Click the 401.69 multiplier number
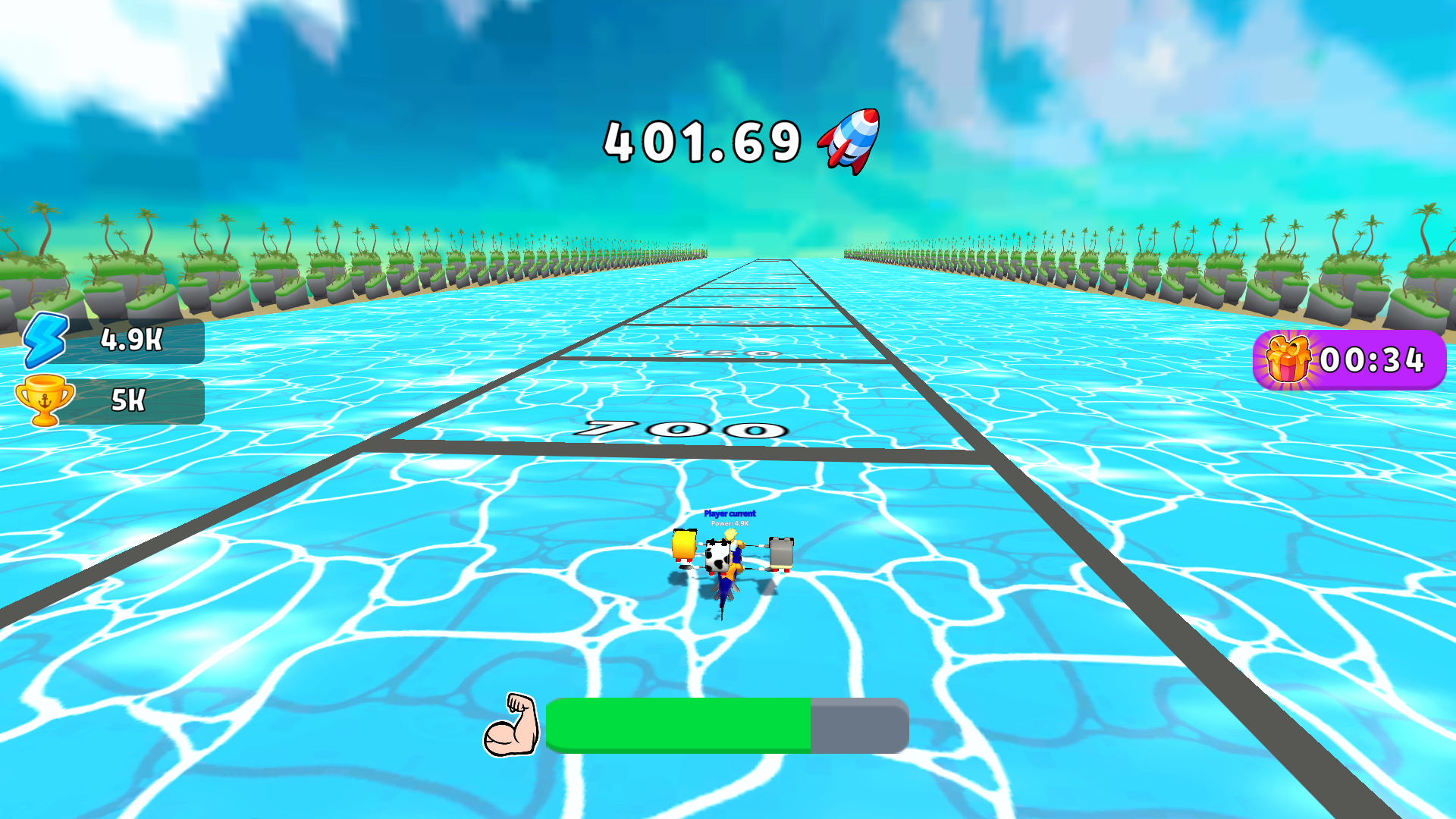Screen dimensions: 1456x819 point(701,141)
